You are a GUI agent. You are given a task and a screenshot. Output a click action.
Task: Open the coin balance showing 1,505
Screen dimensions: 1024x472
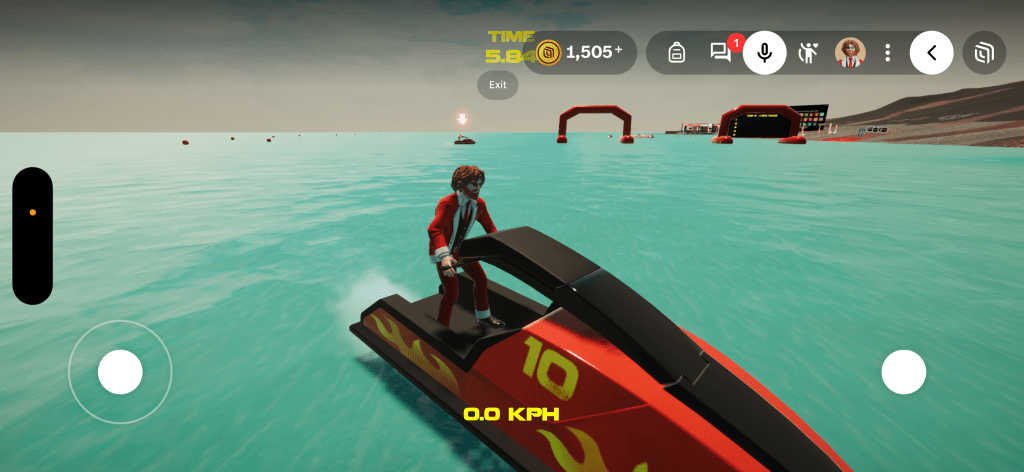click(x=580, y=52)
